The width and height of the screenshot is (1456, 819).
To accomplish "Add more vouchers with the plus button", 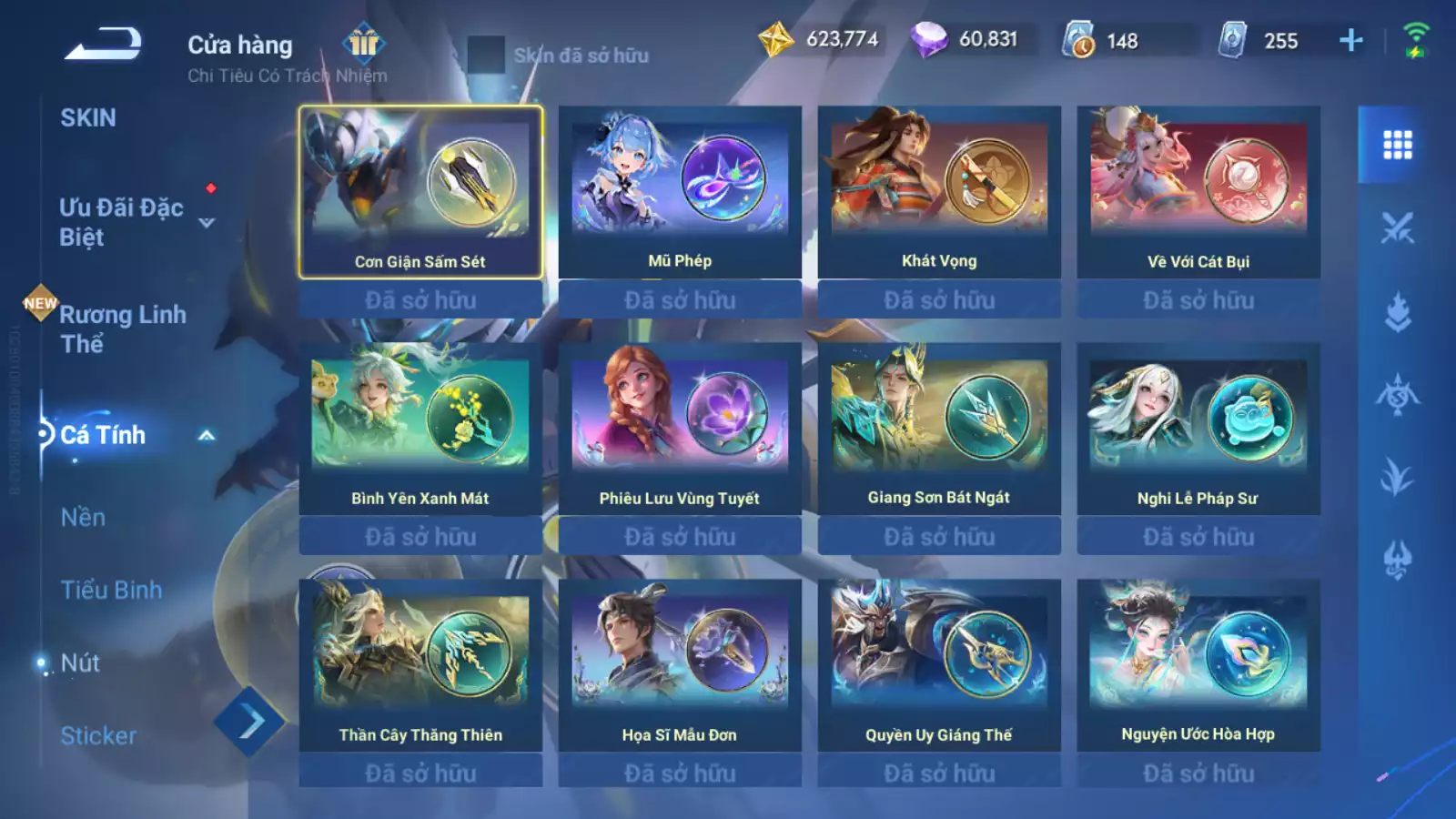I will point(1351,40).
